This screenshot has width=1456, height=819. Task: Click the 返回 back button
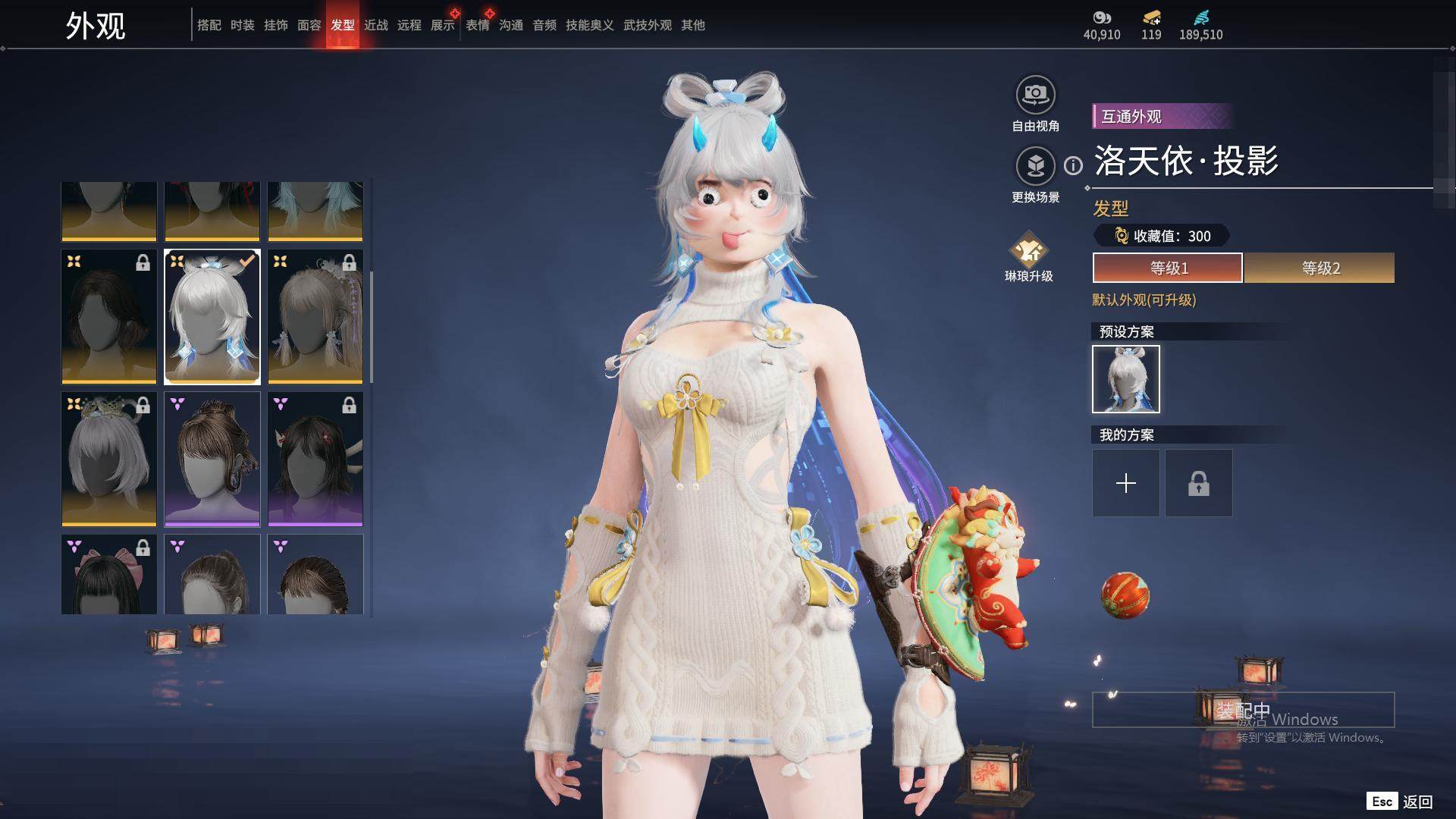pos(1417,802)
